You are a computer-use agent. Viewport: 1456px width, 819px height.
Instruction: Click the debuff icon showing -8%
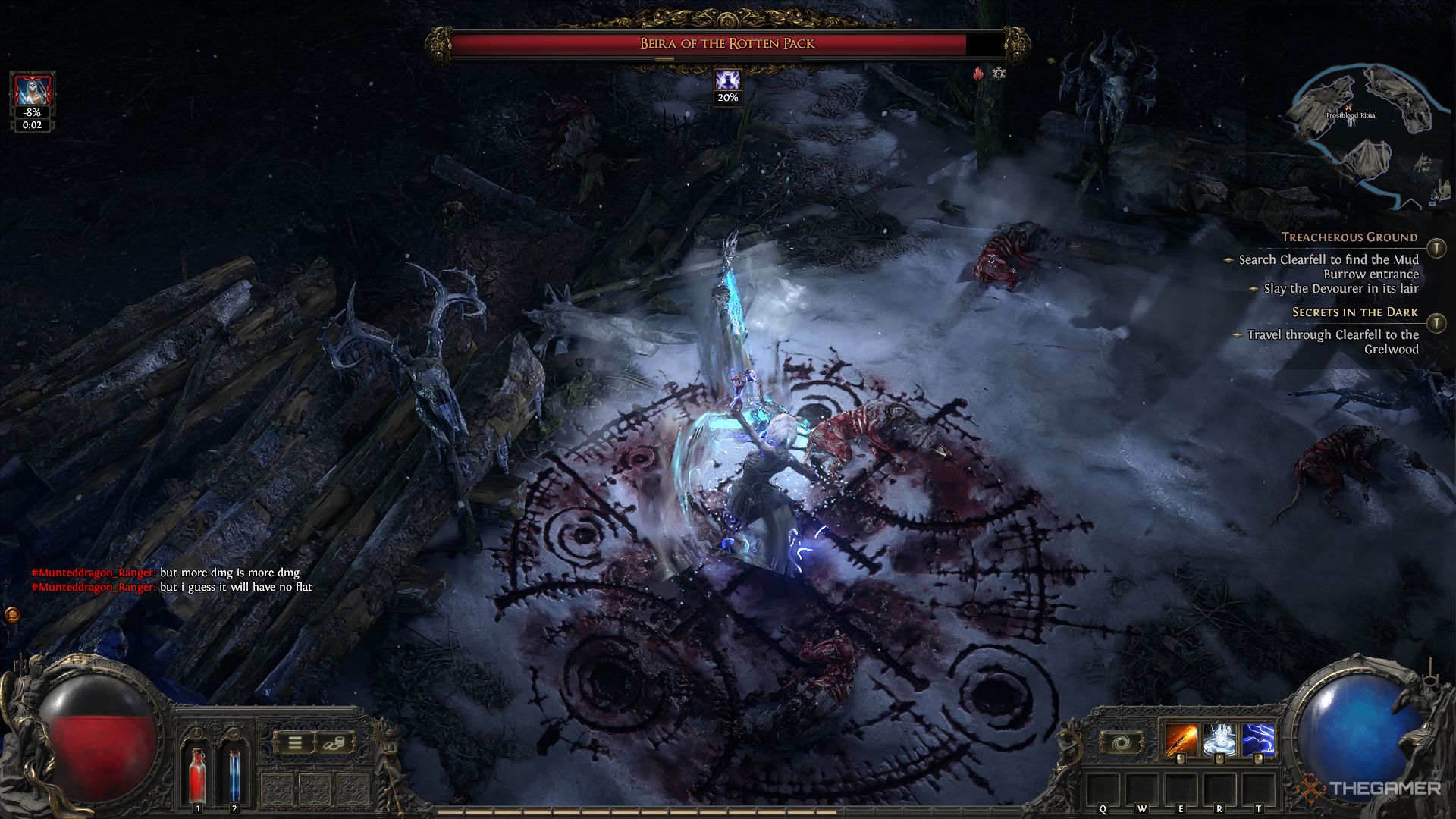tap(32, 94)
